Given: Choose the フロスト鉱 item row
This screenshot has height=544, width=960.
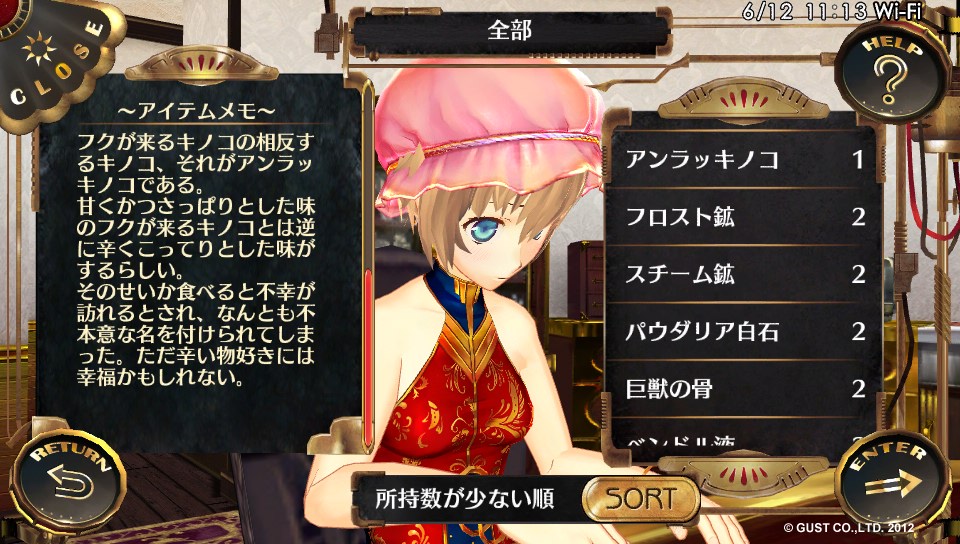Looking at the screenshot, I should 744,217.
